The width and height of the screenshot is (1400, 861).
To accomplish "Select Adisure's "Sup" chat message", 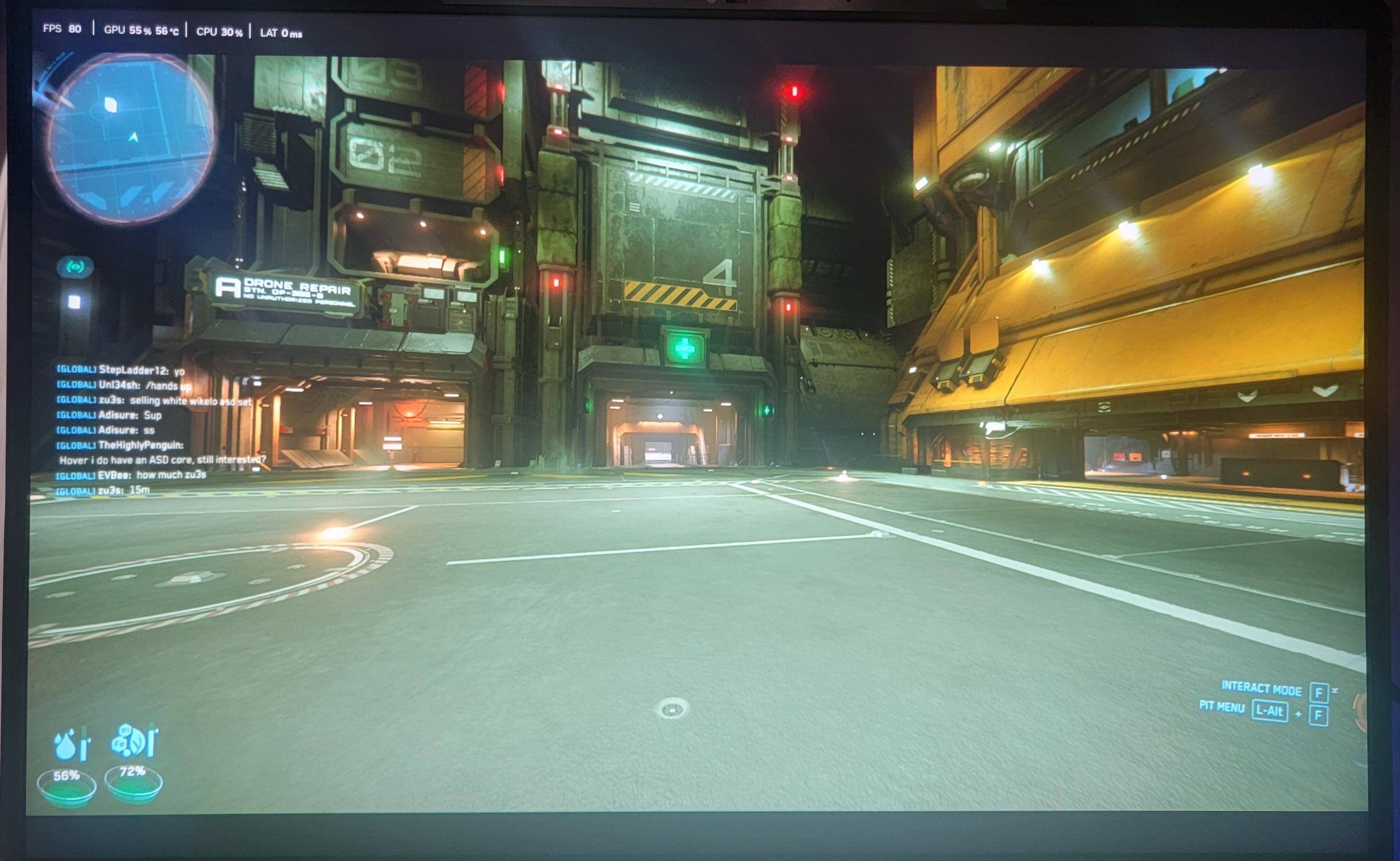I will tap(109, 415).
